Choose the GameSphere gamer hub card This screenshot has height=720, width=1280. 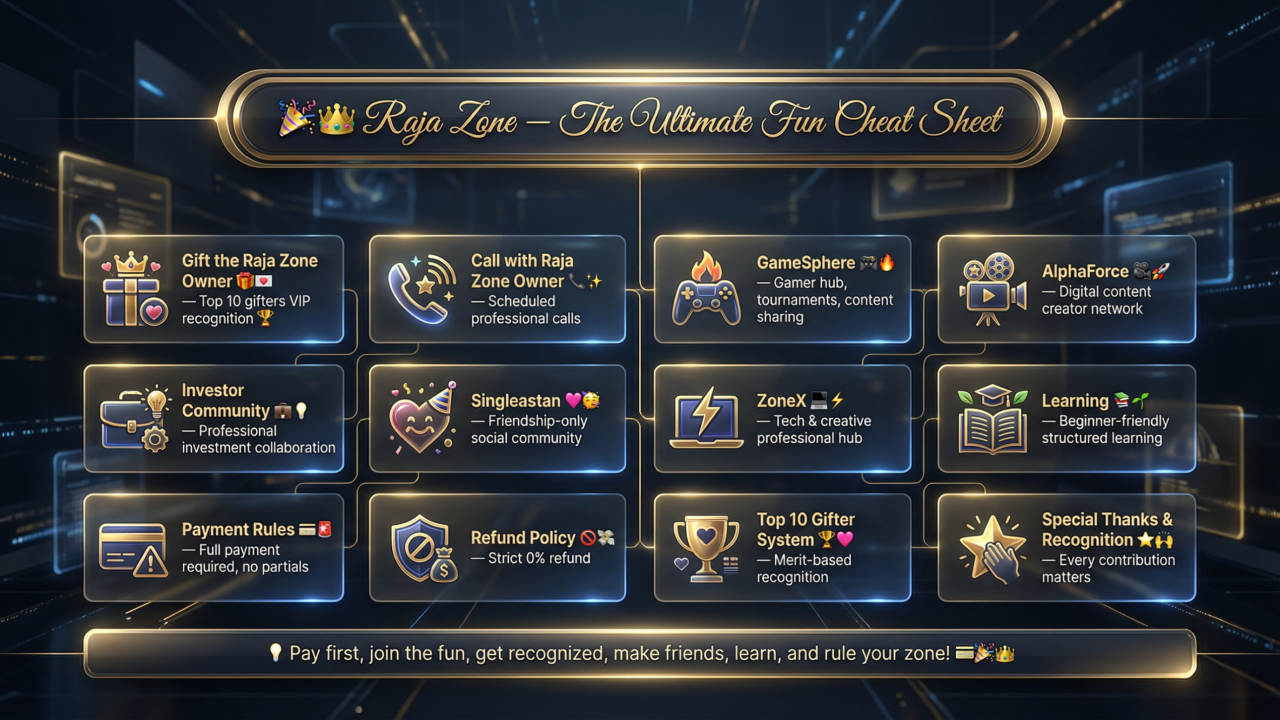pos(782,289)
